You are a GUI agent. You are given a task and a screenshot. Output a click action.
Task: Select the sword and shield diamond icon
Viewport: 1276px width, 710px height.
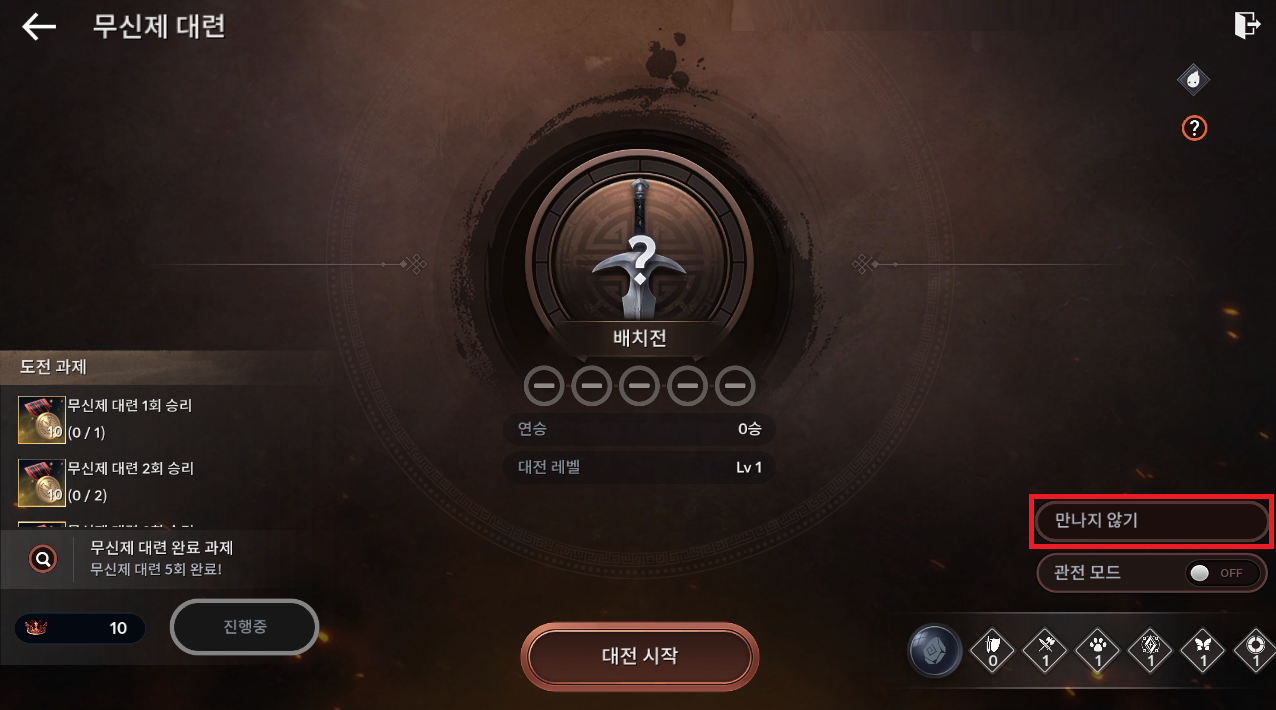click(x=993, y=652)
